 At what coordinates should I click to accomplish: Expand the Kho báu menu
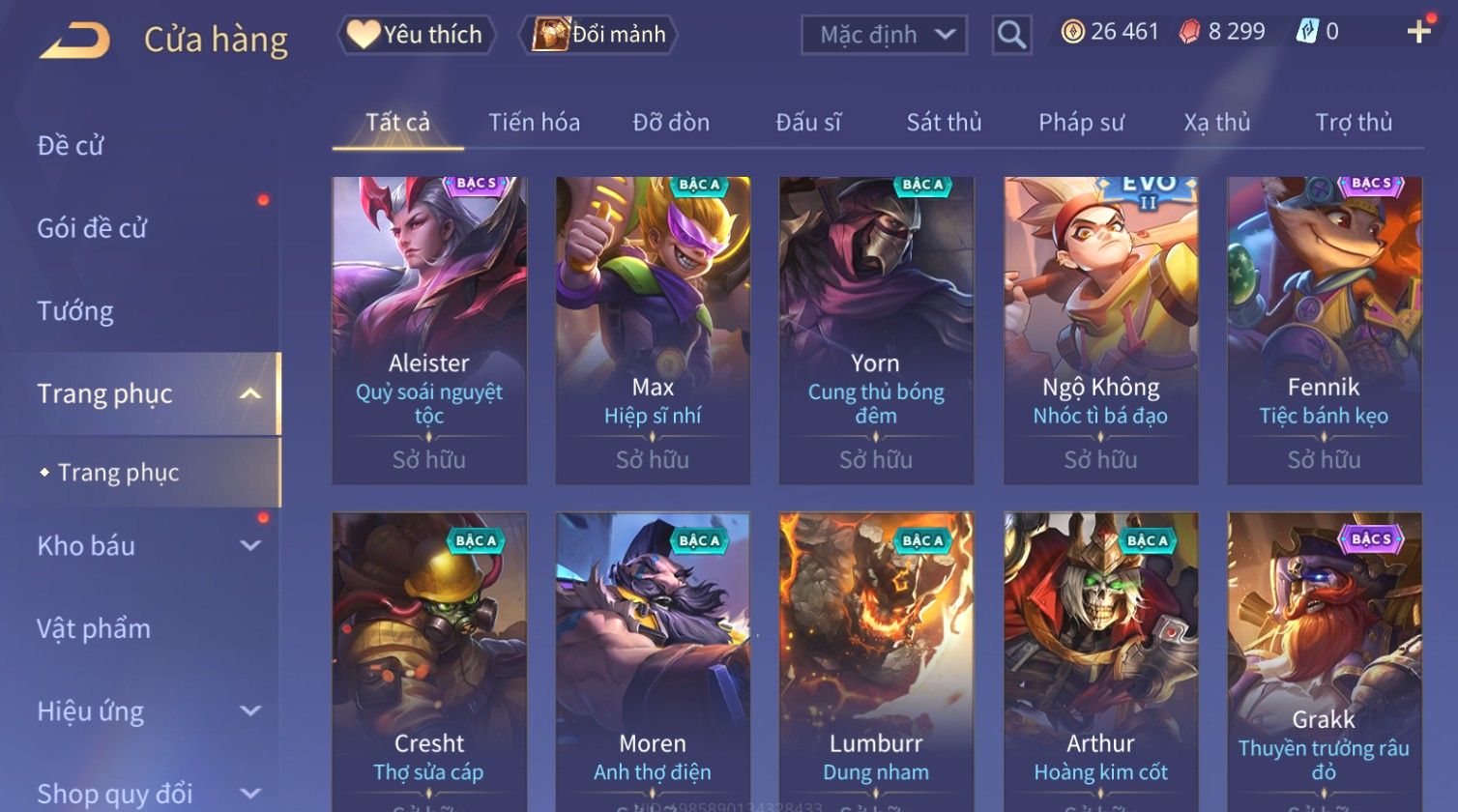click(x=145, y=546)
